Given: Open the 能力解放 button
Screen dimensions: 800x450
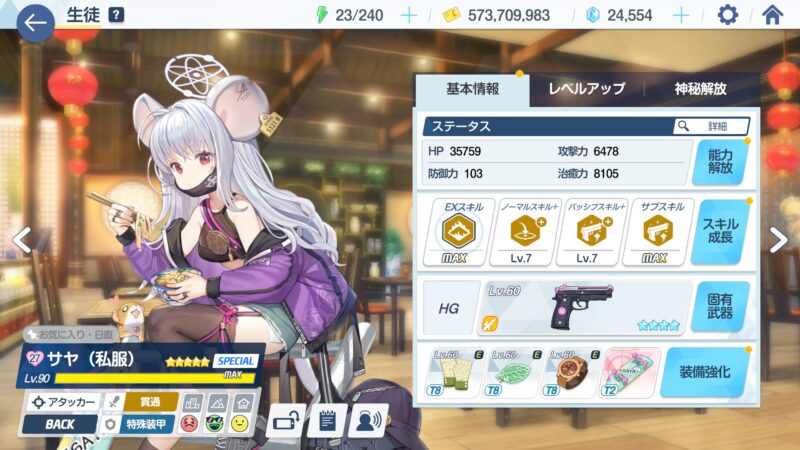Looking at the screenshot, I should pyautogui.click(x=719, y=164).
